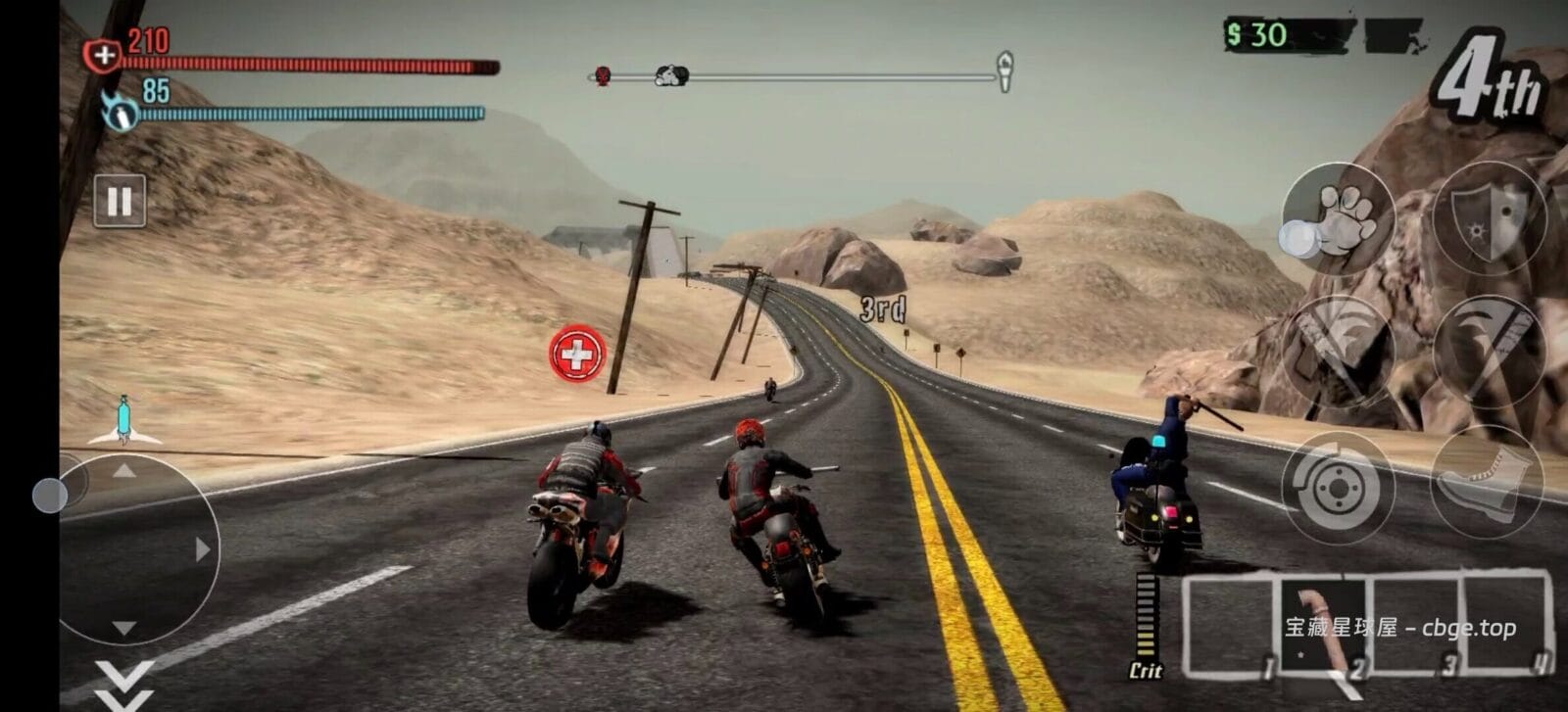Tap the fist grab button
The width and height of the screenshot is (1568, 712).
tap(1338, 216)
